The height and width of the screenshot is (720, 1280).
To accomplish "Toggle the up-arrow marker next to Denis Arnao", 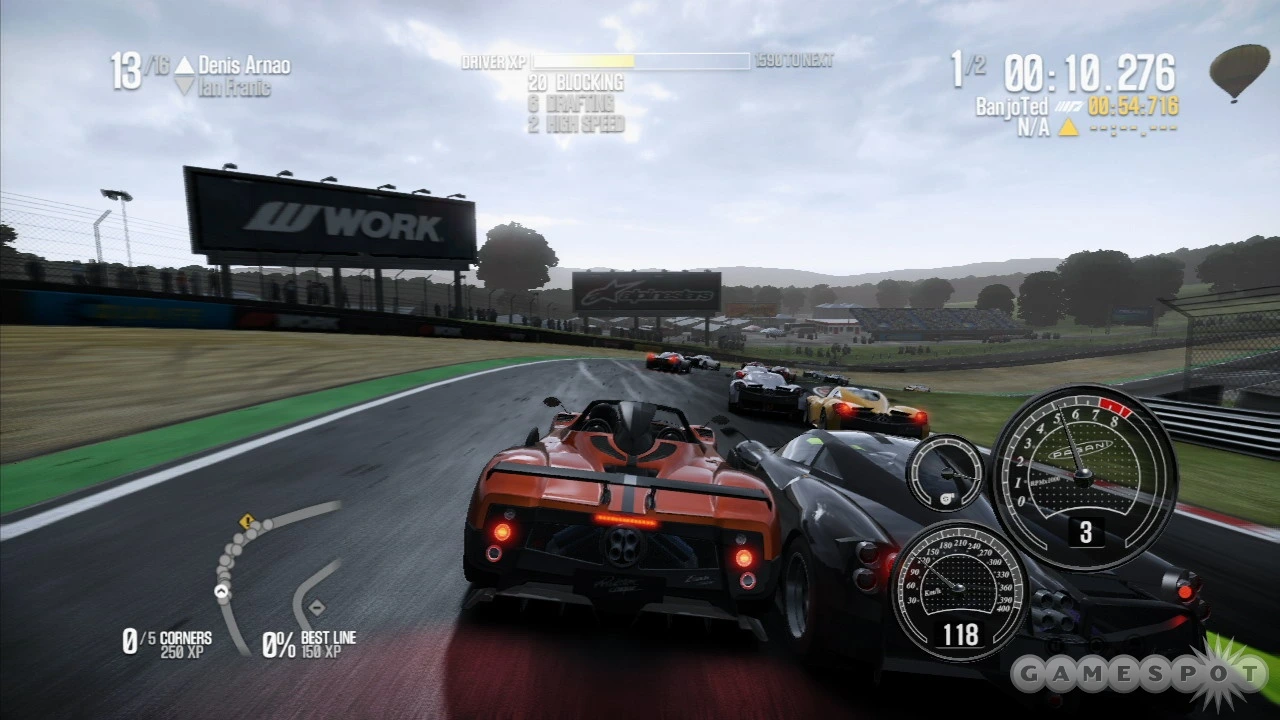I will point(183,64).
